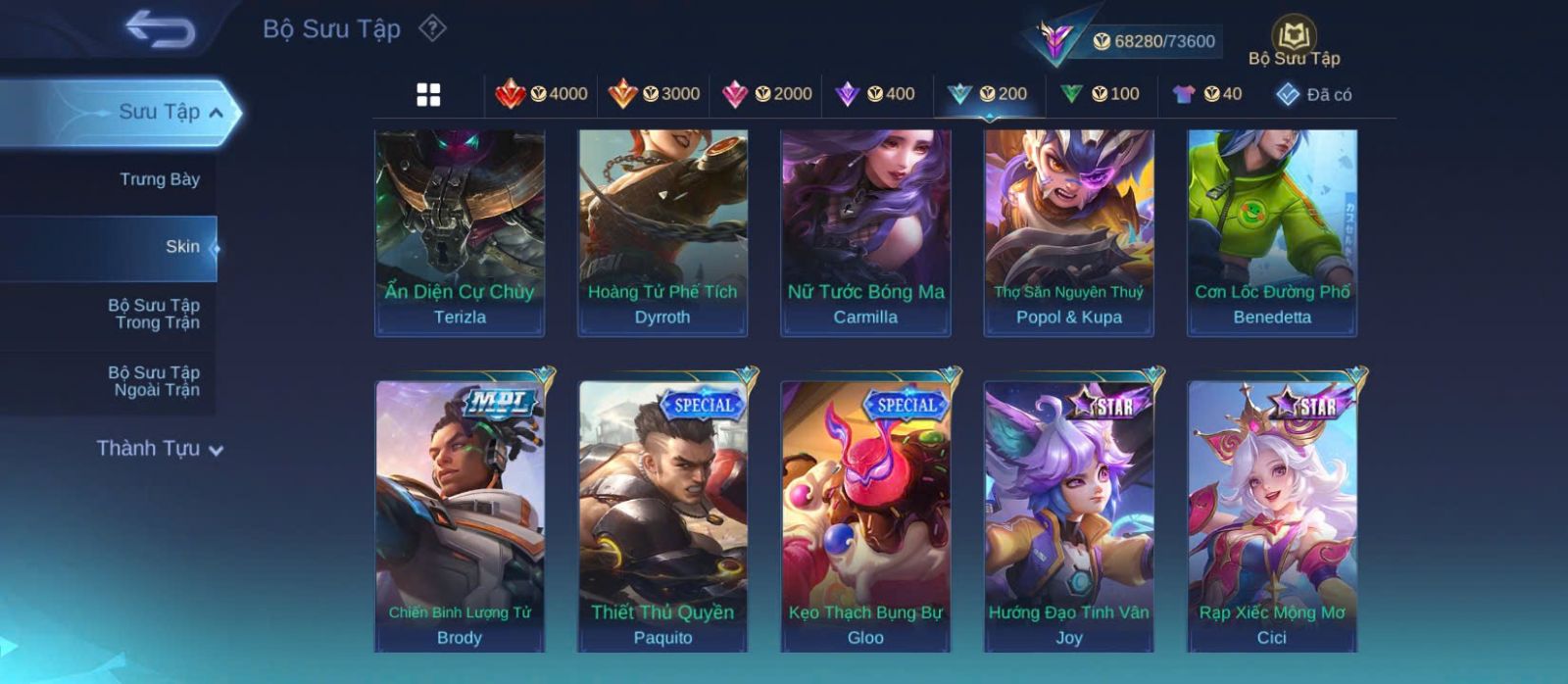This screenshot has width=1568, height=684.
Task: Show all skins with grid filter
Action: click(x=428, y=95)
